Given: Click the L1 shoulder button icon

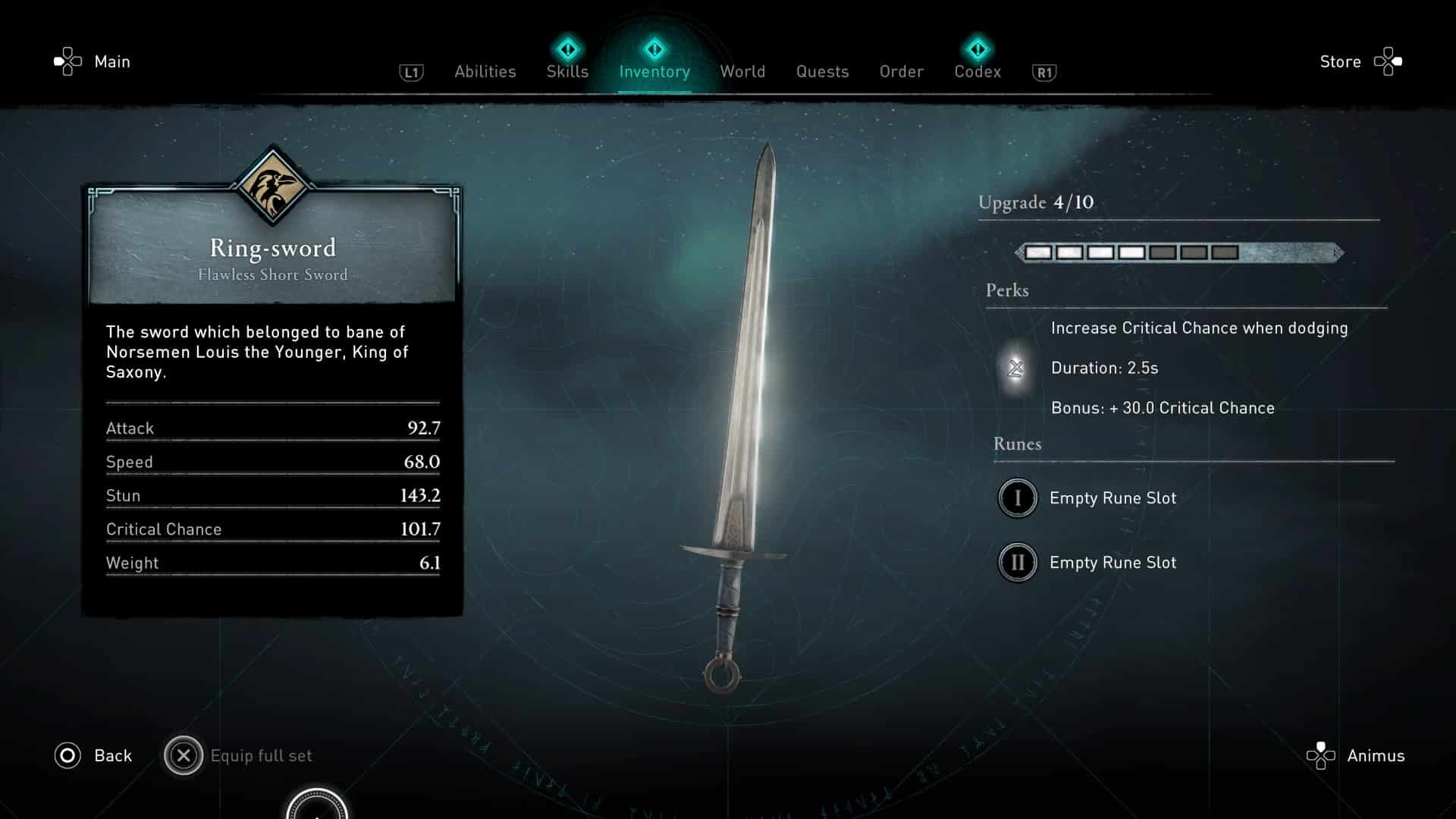Looking at the screenshot, I should 410,71.
